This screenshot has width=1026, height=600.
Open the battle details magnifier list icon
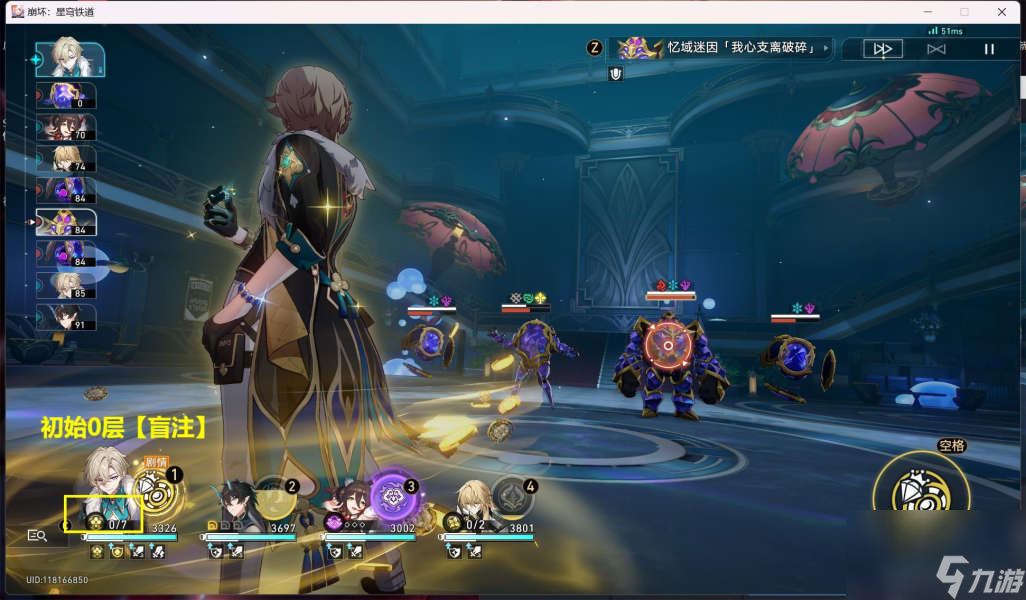37,536
